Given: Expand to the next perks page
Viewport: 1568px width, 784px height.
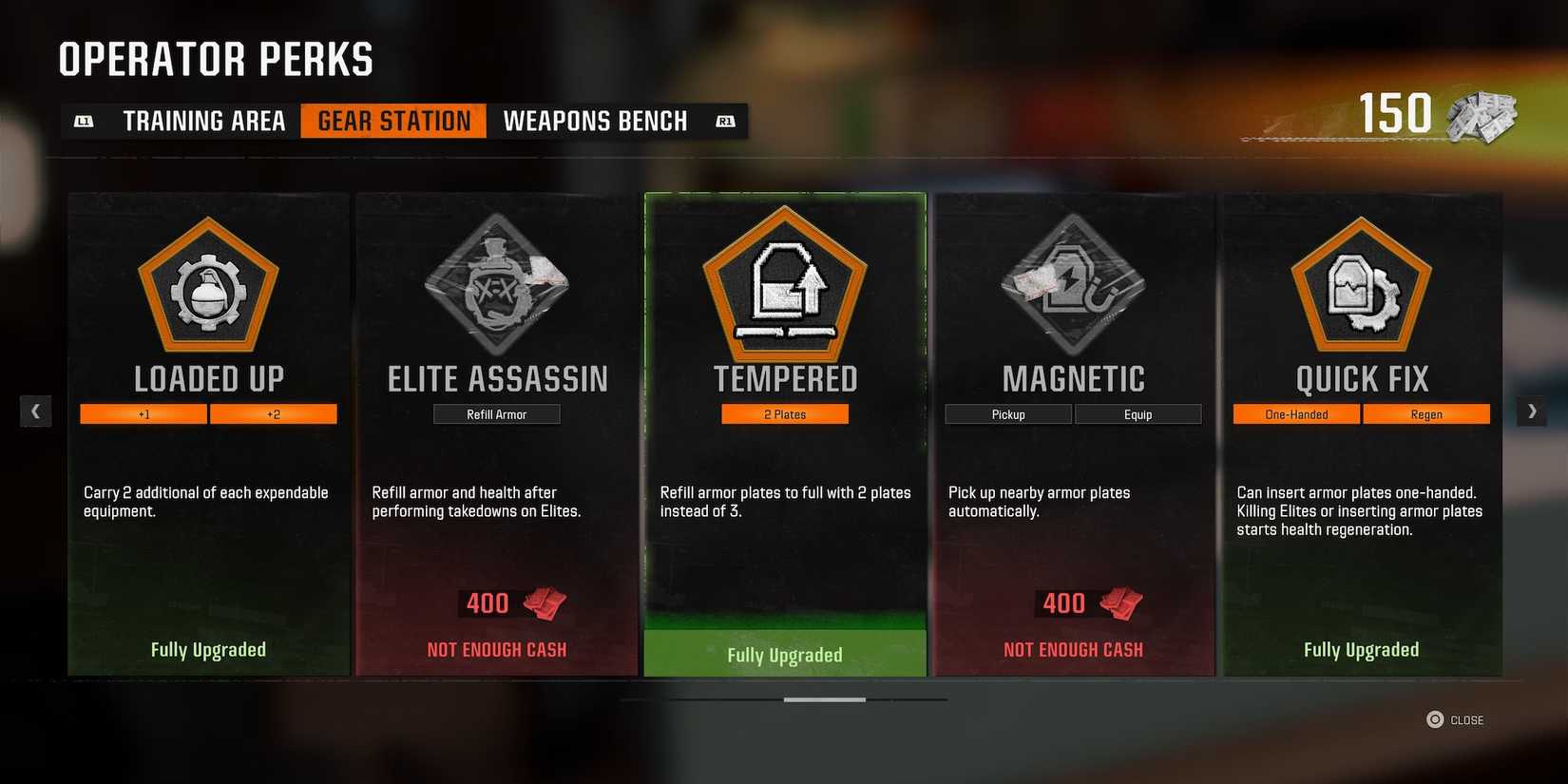Looking at the screenshot, I should point(1532,411).
